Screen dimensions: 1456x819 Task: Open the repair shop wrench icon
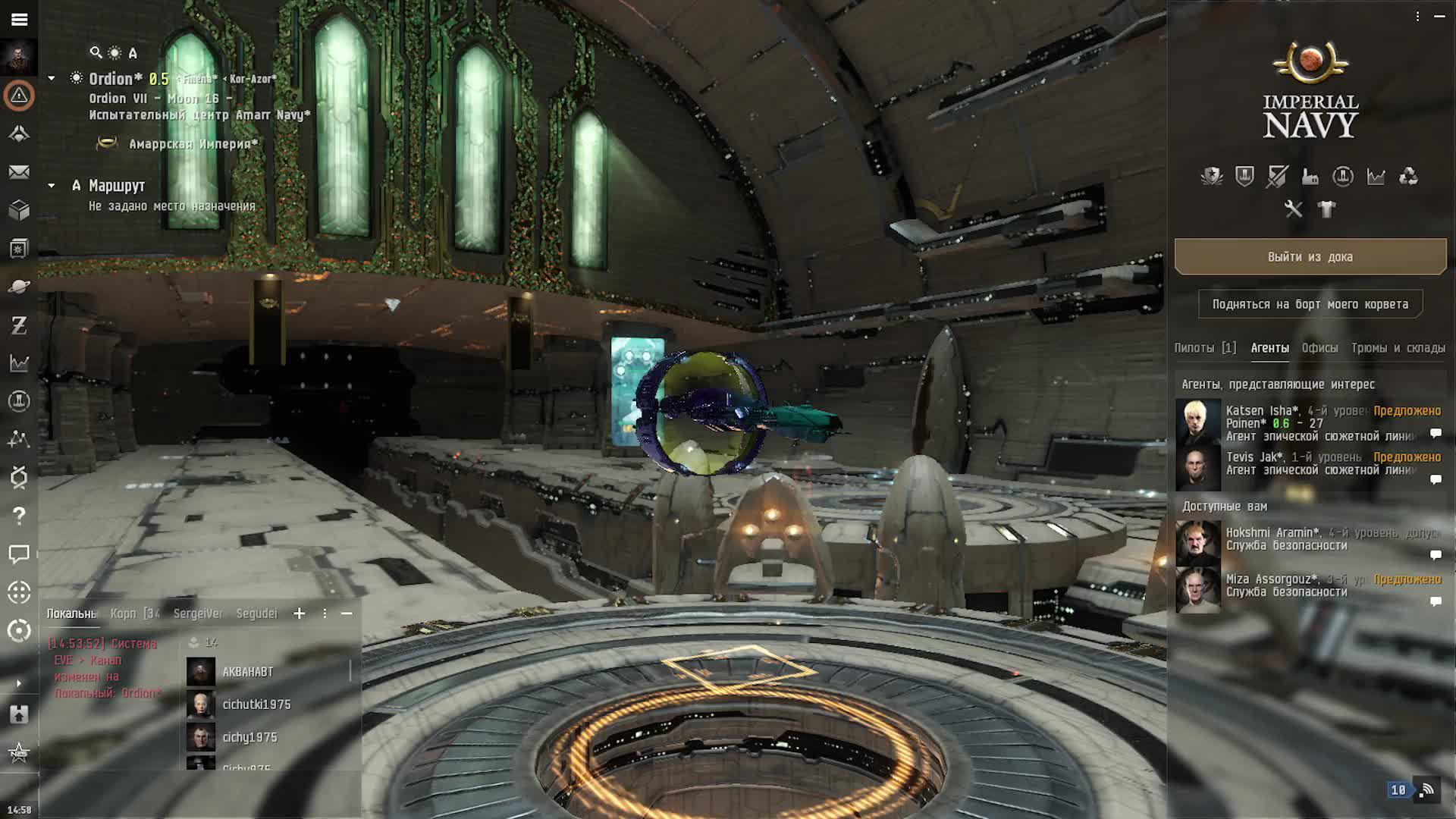(1293, 209)
